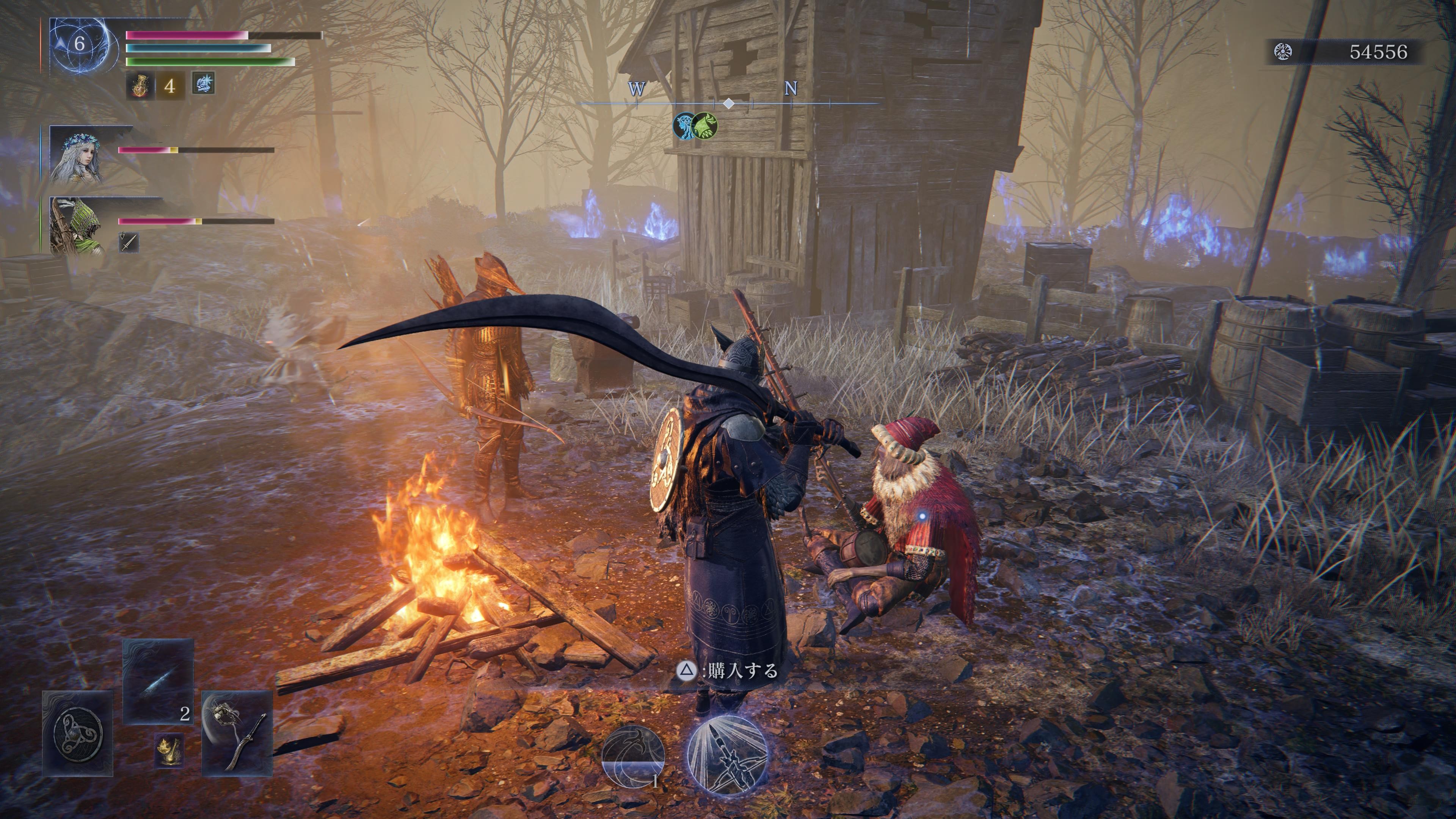This screenshot has height=819, width=1456.
Task: Activate the grappling claw character skill
Action: coord(633,756)
